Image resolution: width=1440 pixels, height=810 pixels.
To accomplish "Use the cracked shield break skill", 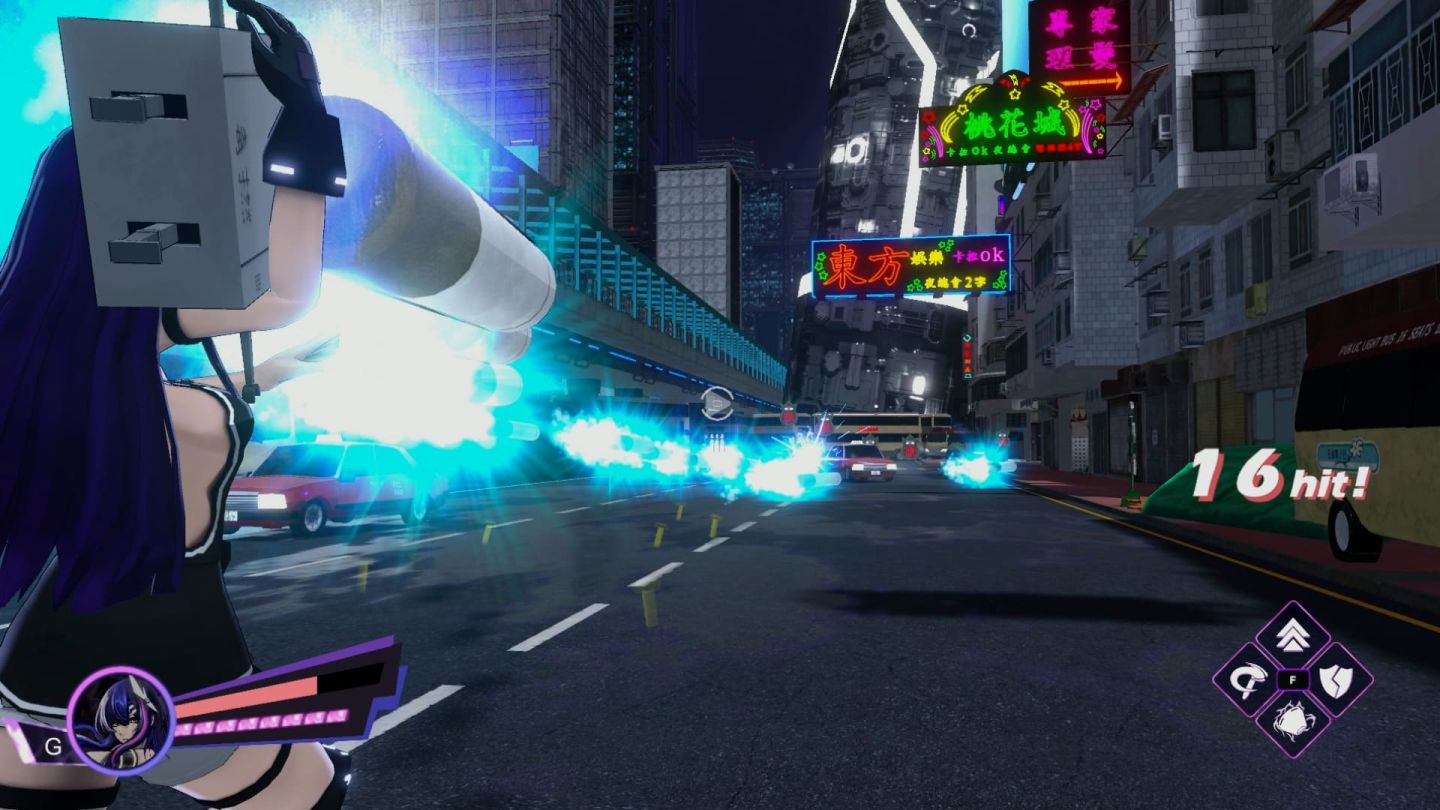I will coord(1336,680).
